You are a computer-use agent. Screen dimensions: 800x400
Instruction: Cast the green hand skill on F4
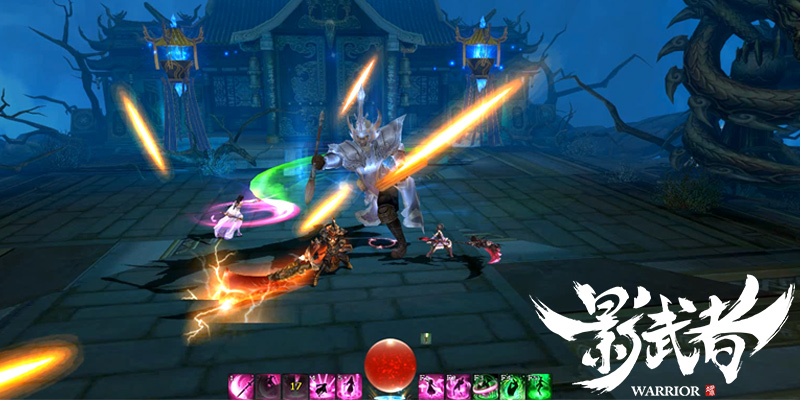point(511,385)
